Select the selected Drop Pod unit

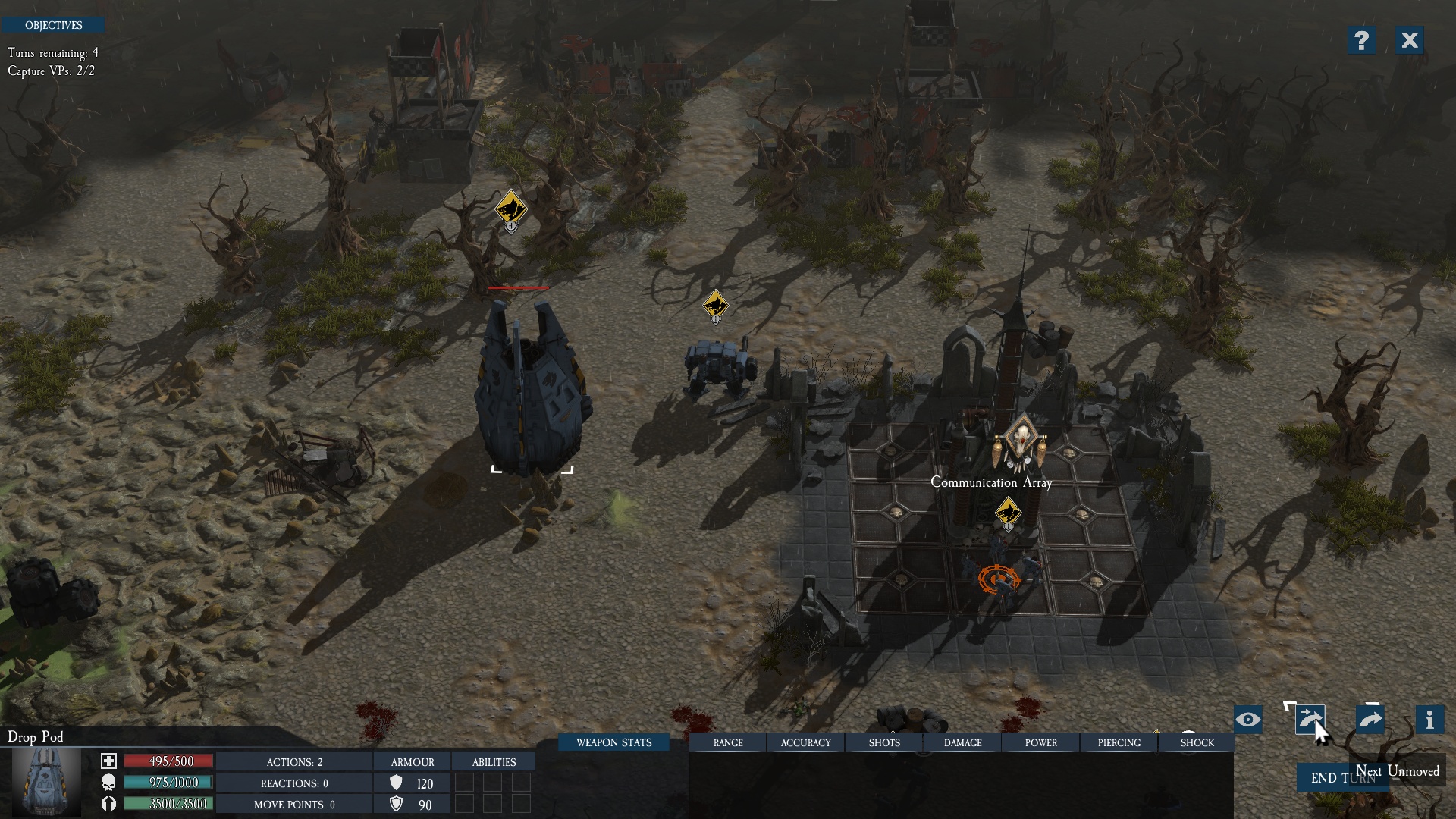point(531,387)
